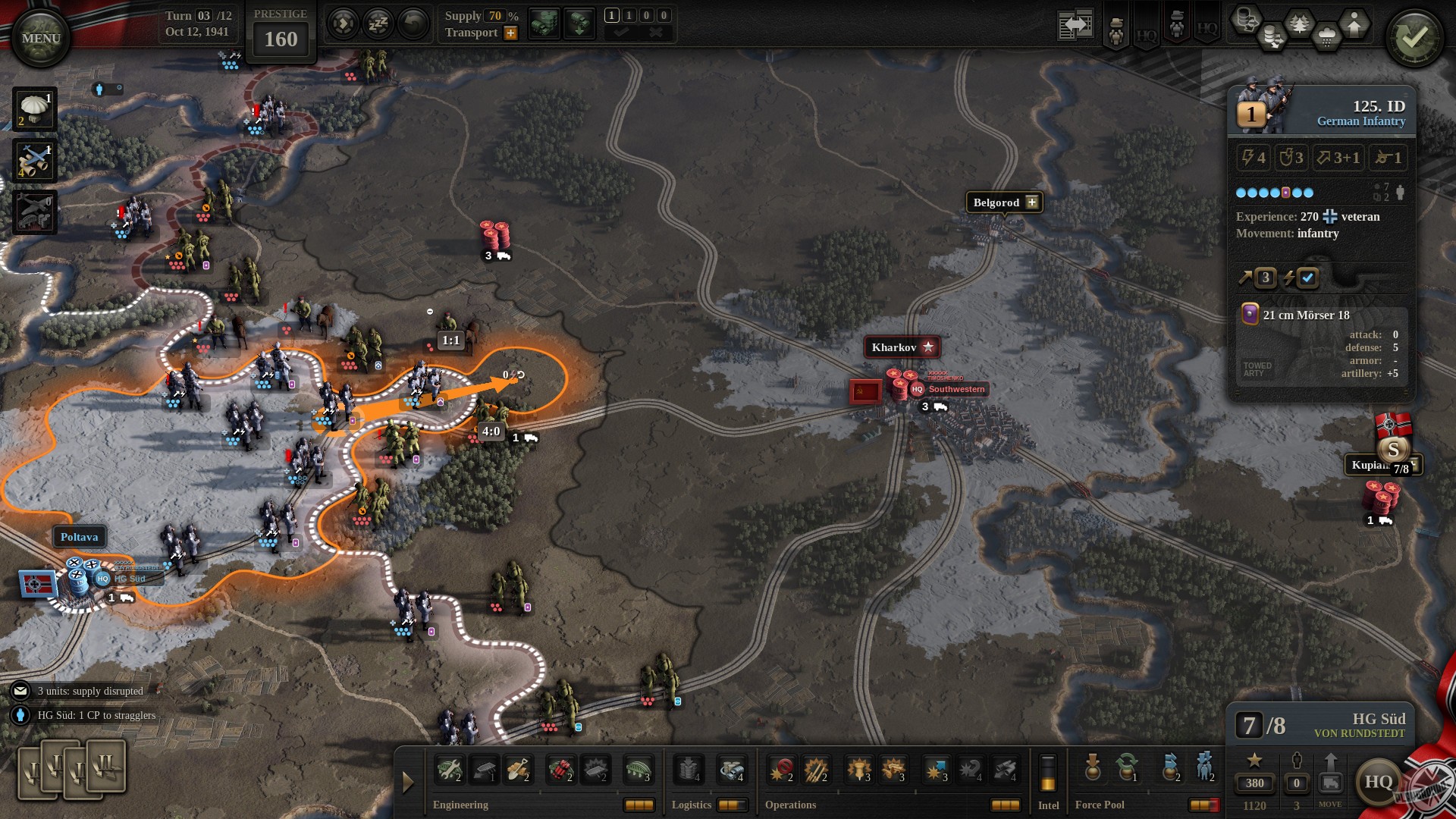Click the supply trucks icon in Logistics
The height and width of the screenshot is (819, 1456).
pos(731,770)
